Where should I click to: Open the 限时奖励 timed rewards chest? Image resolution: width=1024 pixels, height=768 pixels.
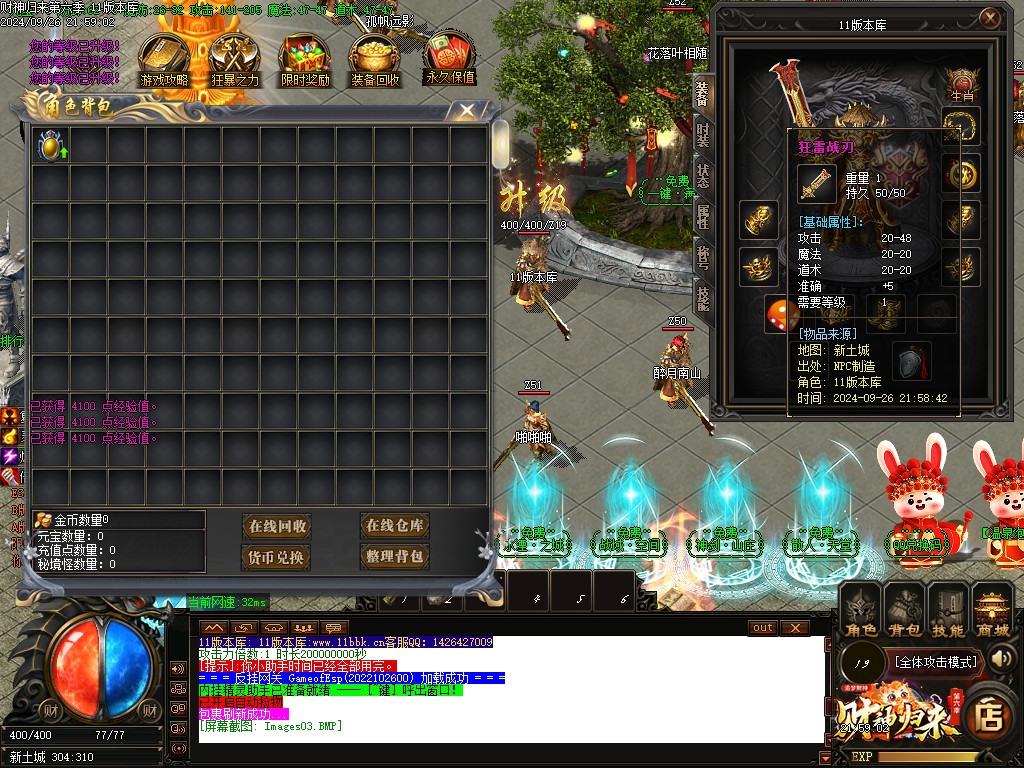306,60
